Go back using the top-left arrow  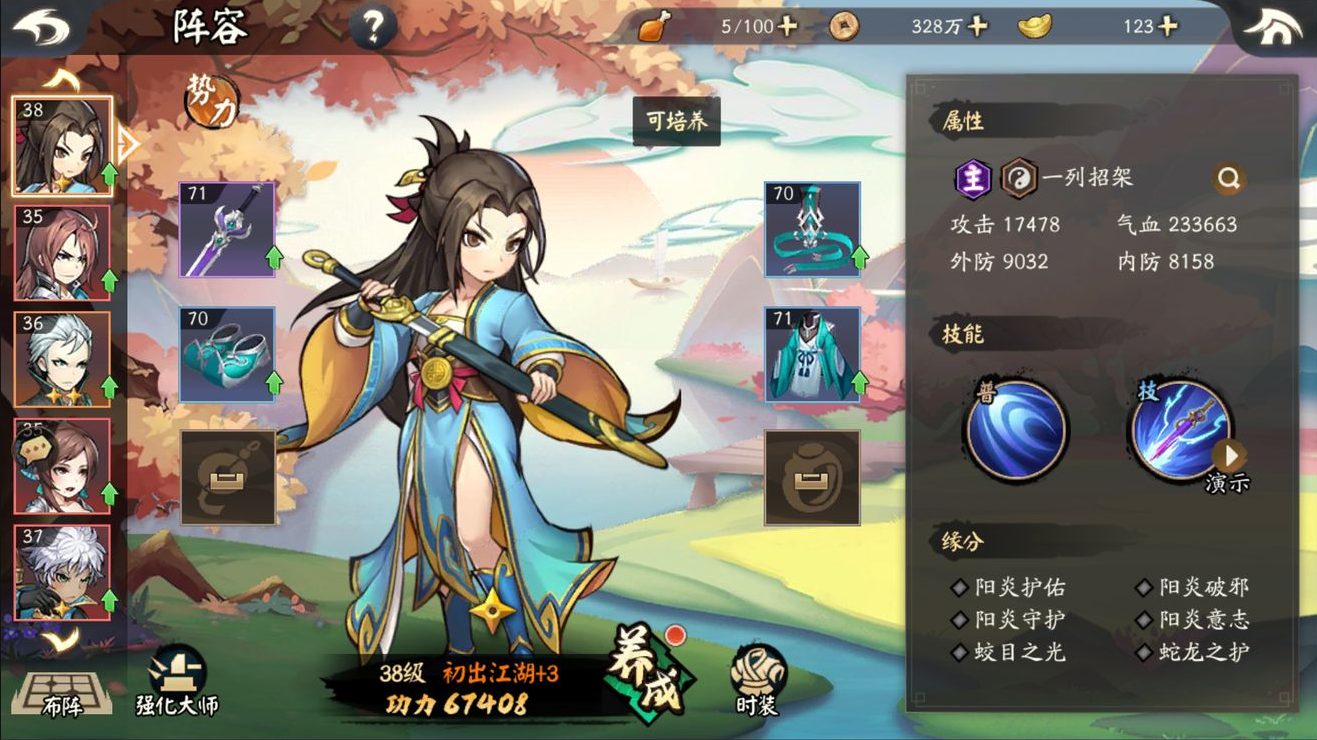pyautogui.click(x=41, y=28)
